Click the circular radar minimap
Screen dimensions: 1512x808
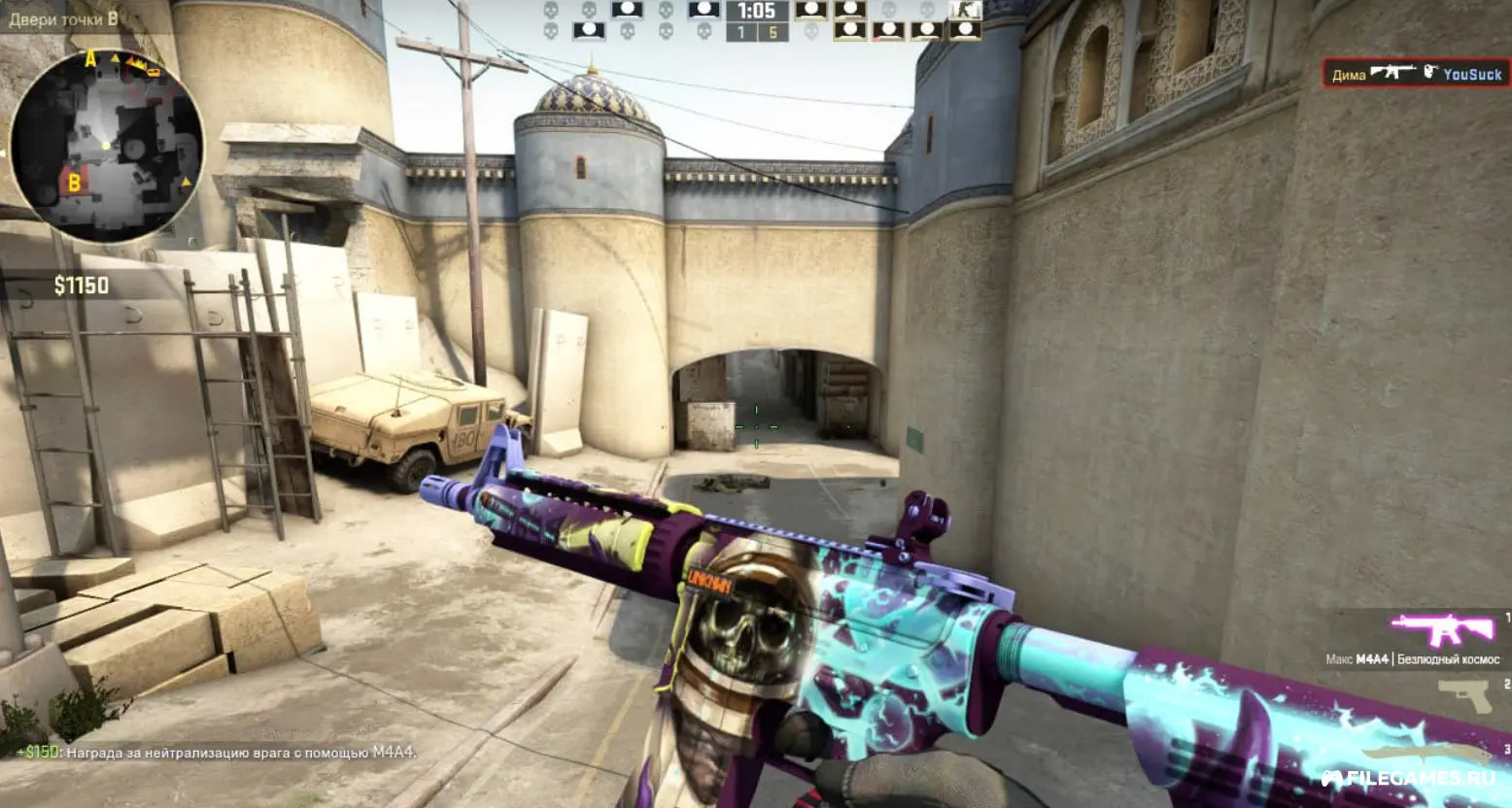[x=106, y=146]
